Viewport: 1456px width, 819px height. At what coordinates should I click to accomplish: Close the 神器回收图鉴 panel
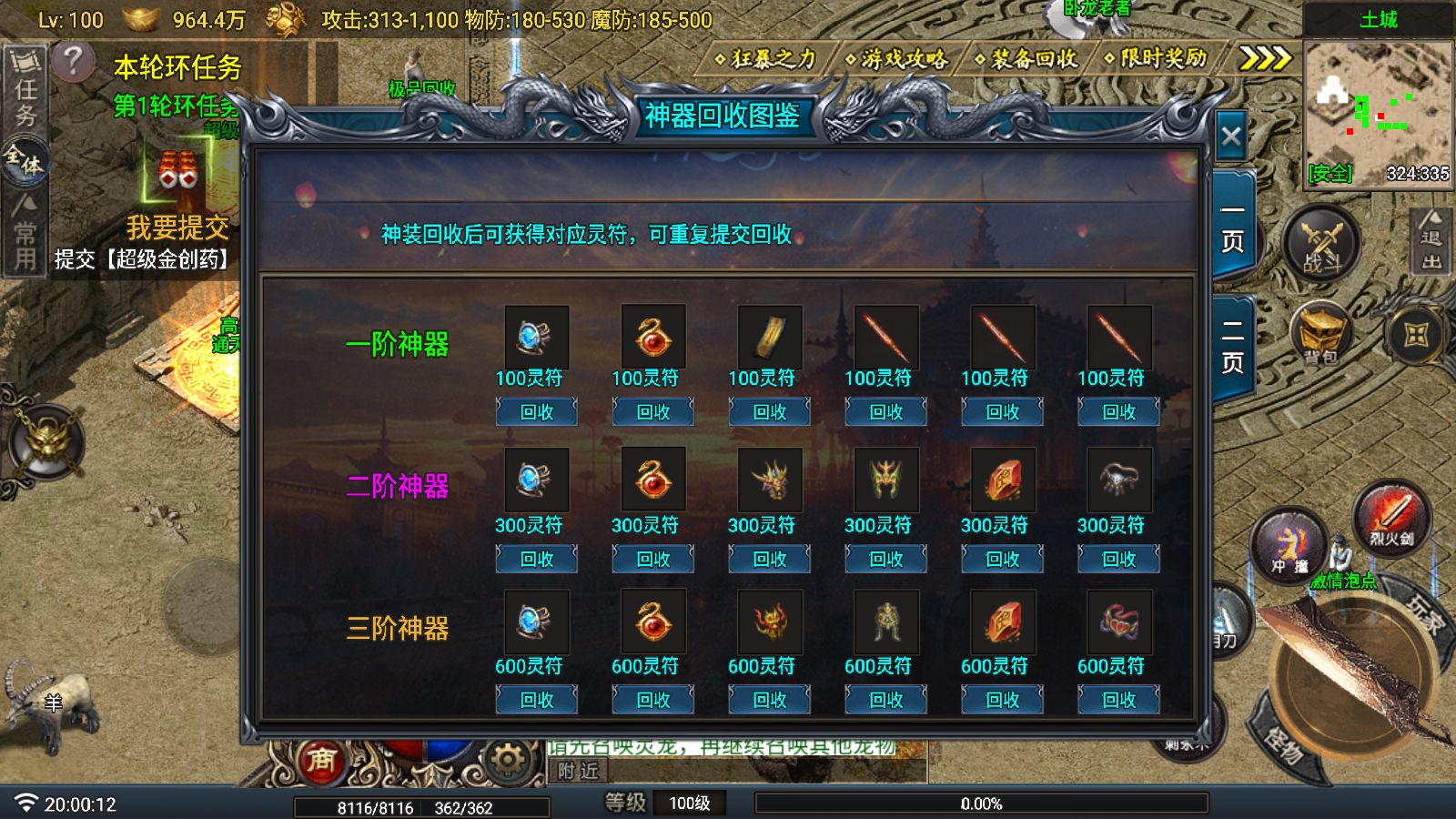(x=1231, y=137)
